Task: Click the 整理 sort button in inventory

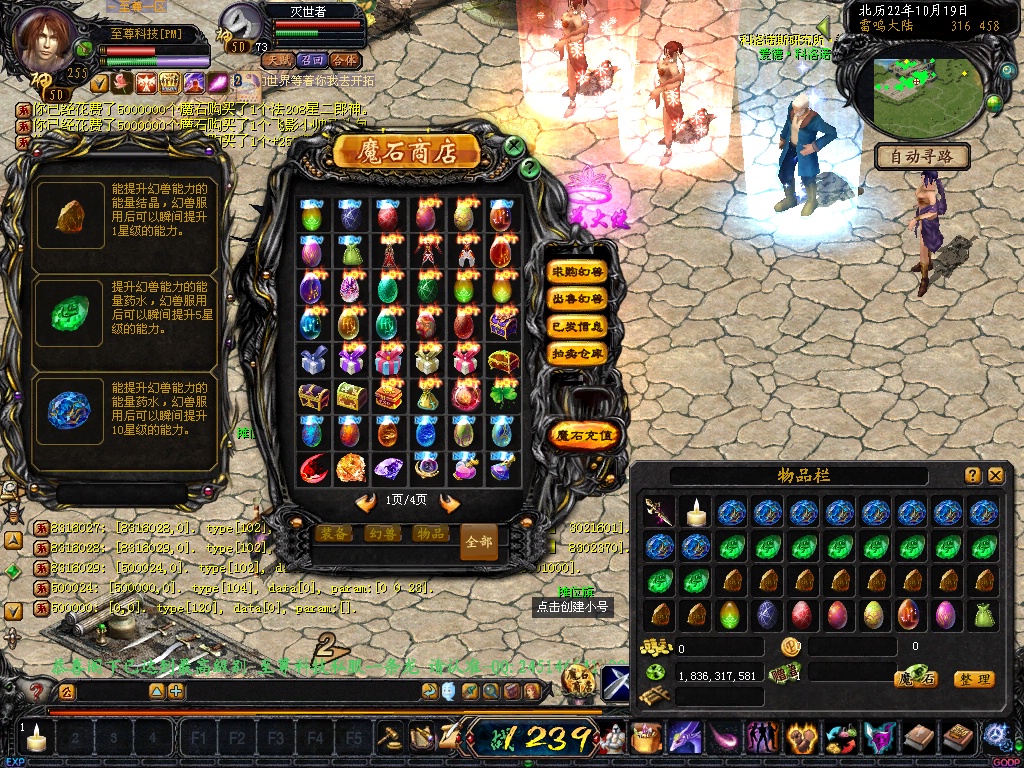Action: [973, 679]
